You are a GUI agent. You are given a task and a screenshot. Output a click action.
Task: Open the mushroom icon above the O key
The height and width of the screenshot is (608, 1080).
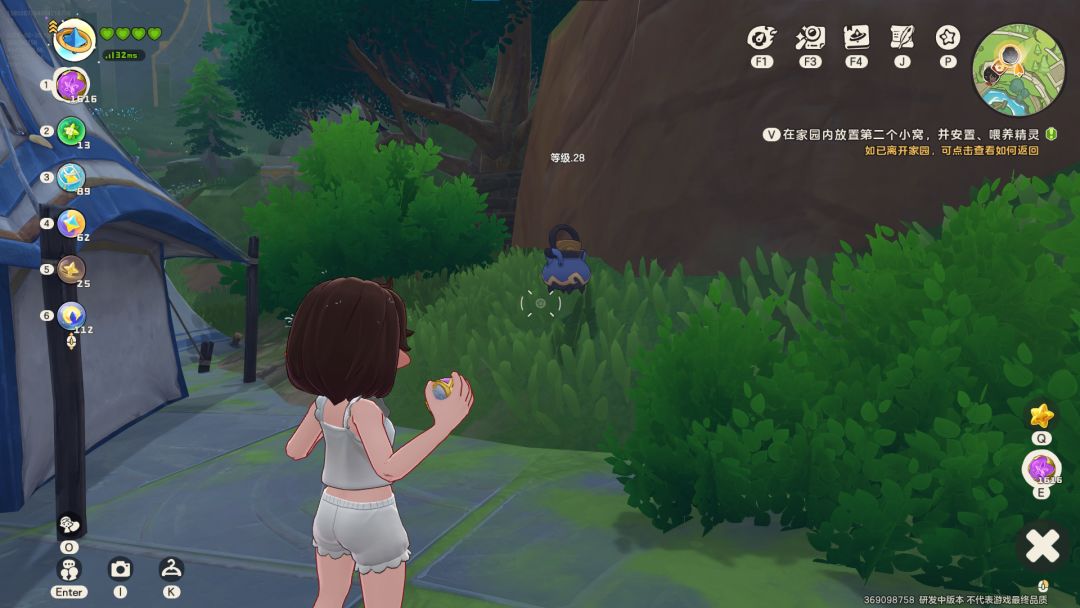(x=69, y=524)
